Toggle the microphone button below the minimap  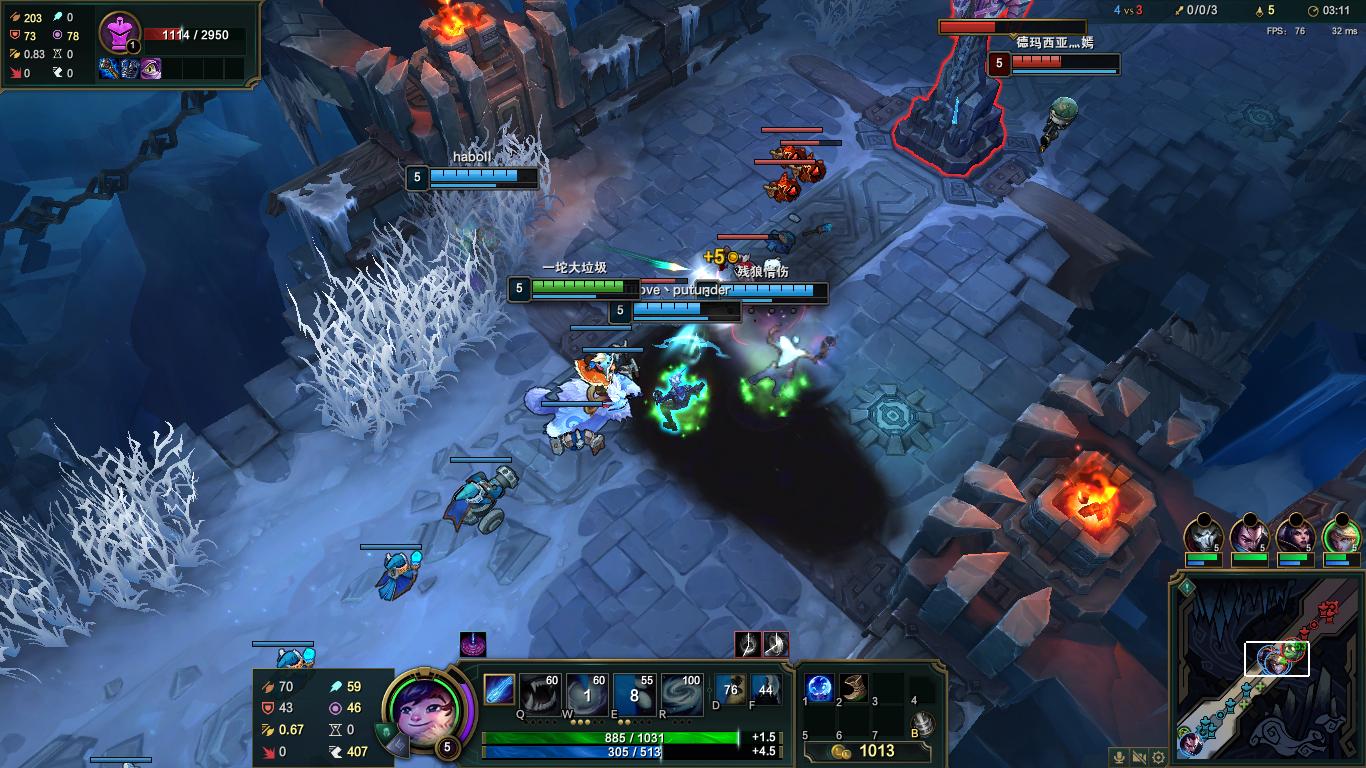coord(1120,758)
